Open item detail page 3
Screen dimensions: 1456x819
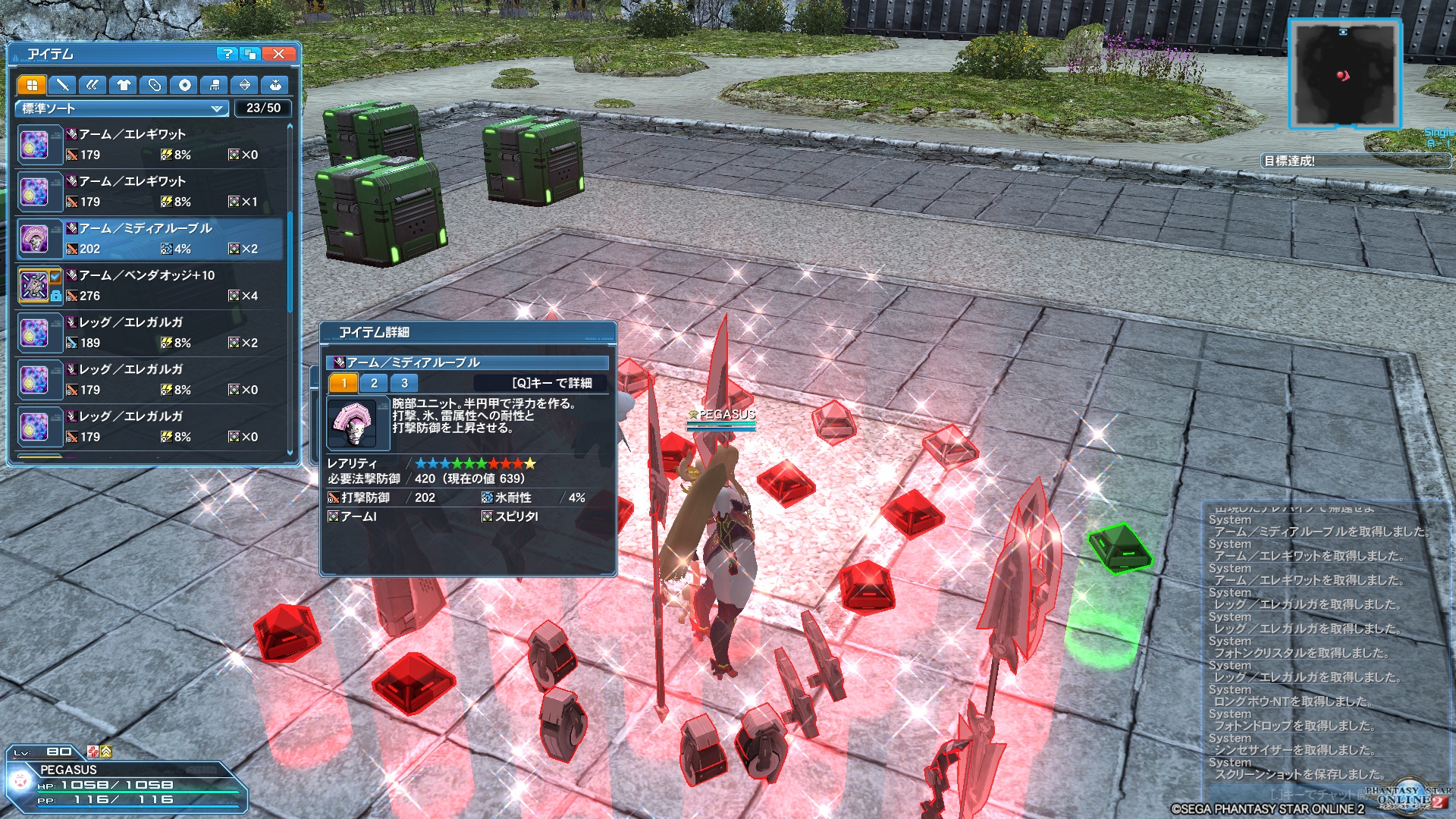(404, 383)
